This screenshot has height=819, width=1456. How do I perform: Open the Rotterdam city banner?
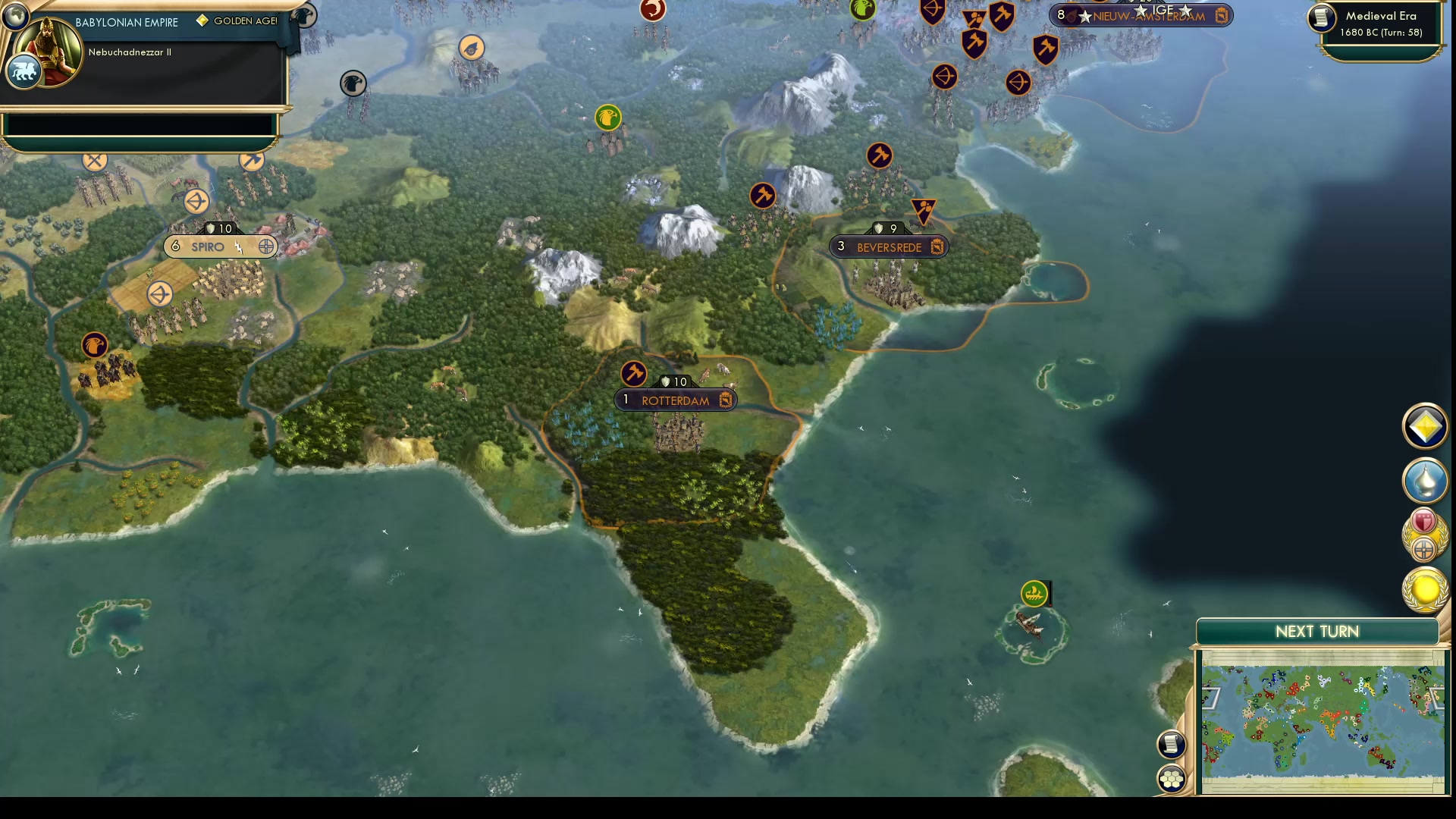point(676,400)
